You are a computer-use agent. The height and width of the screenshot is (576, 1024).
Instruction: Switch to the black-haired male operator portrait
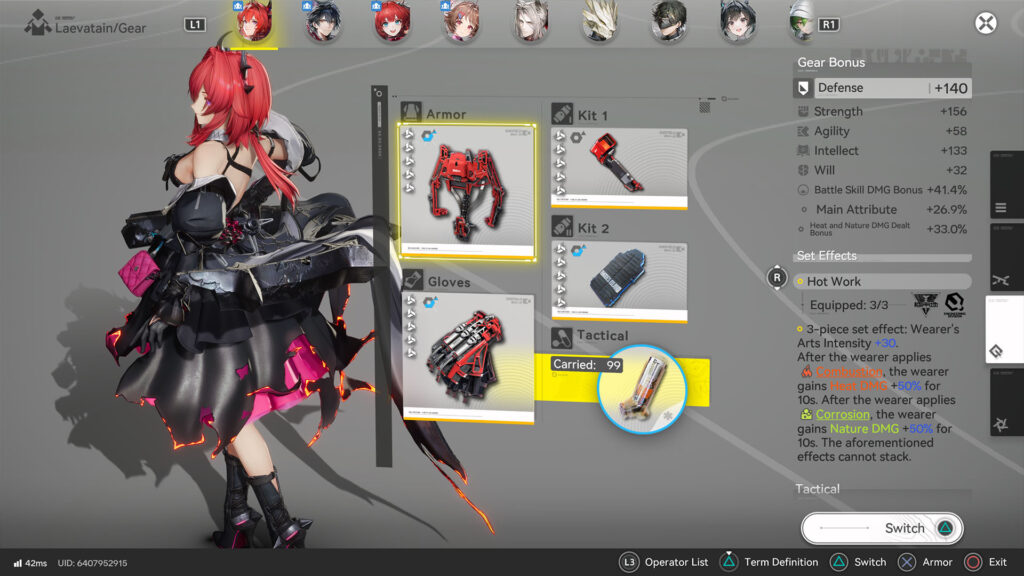323,21
